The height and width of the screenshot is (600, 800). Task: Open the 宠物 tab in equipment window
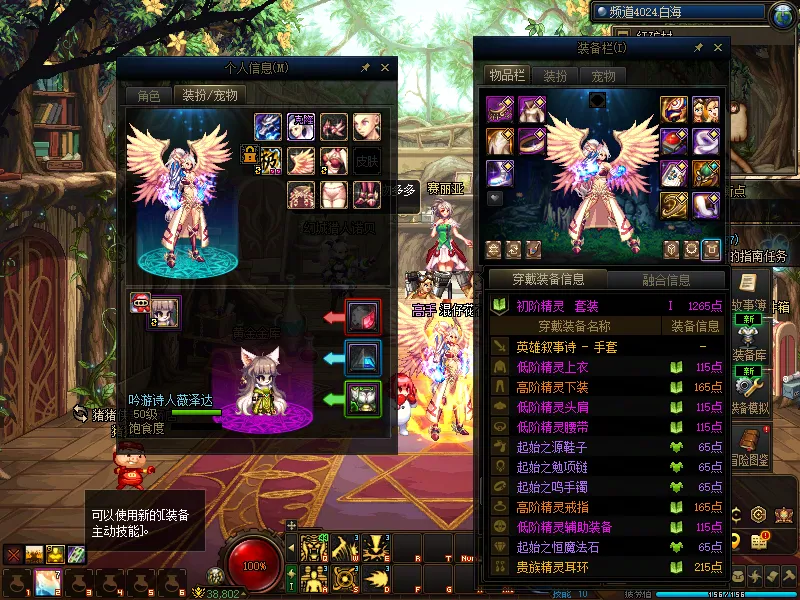tap(603, 76)
